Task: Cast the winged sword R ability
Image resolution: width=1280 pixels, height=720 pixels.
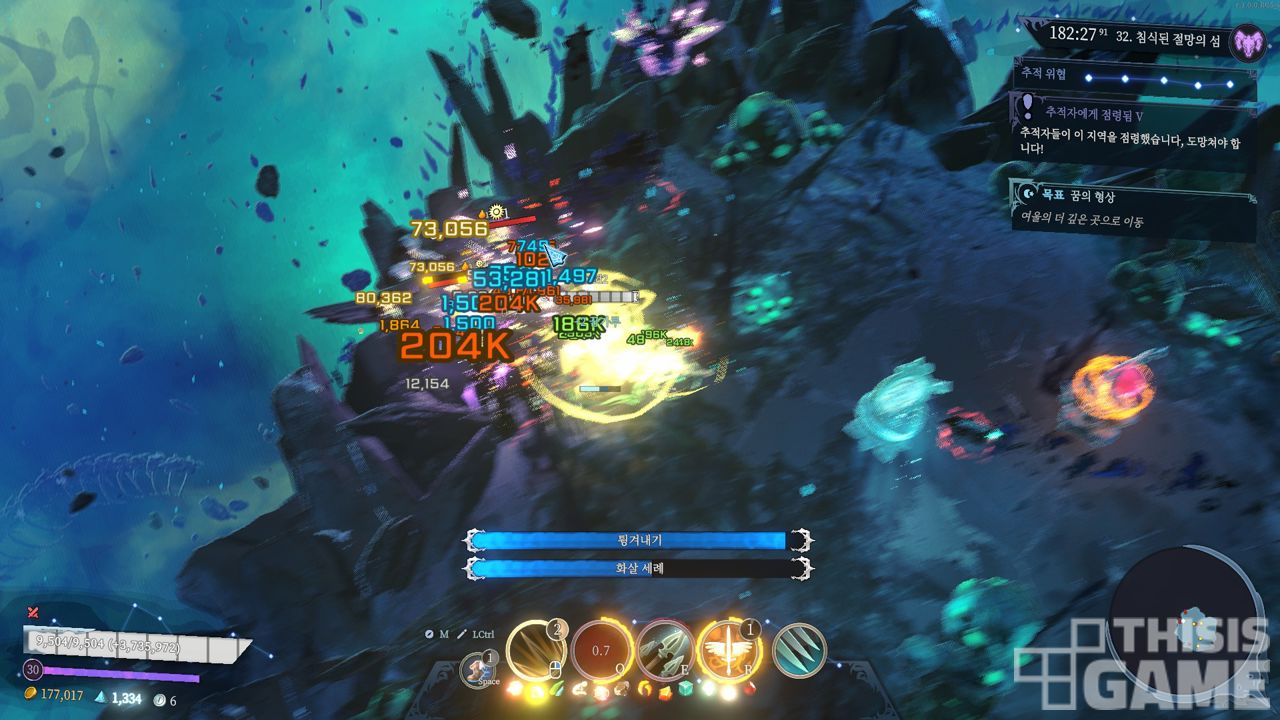Action: (x=728, y=650)
